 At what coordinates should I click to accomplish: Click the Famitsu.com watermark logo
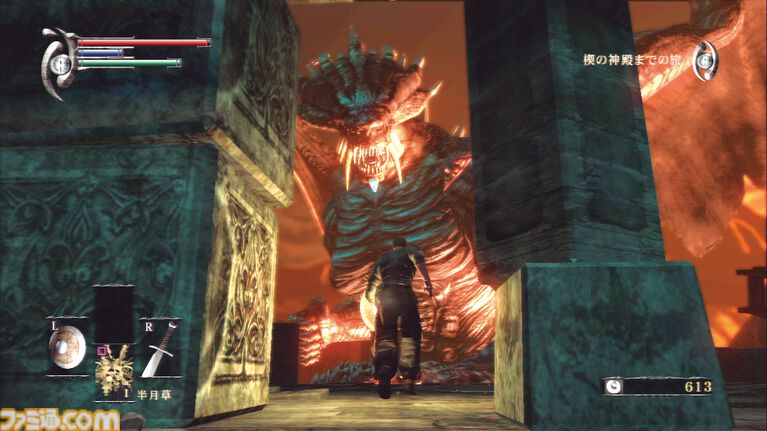(59, 416)
